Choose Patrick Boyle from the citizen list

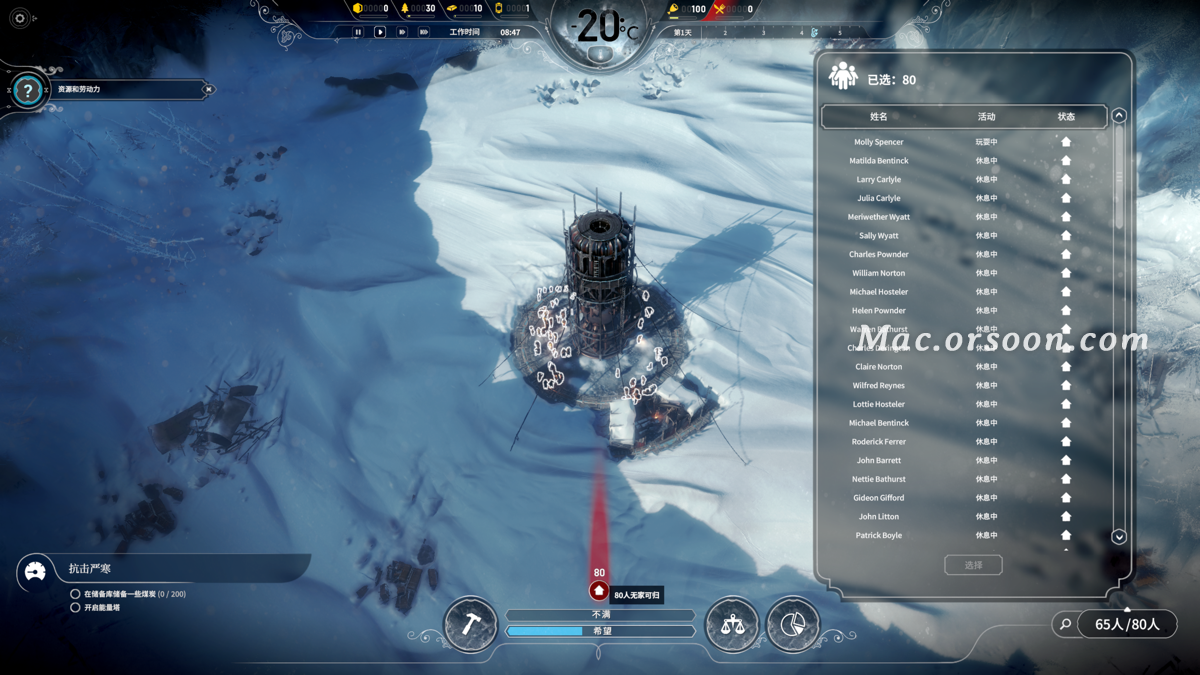pyautogui.click(x=879, y=535)
